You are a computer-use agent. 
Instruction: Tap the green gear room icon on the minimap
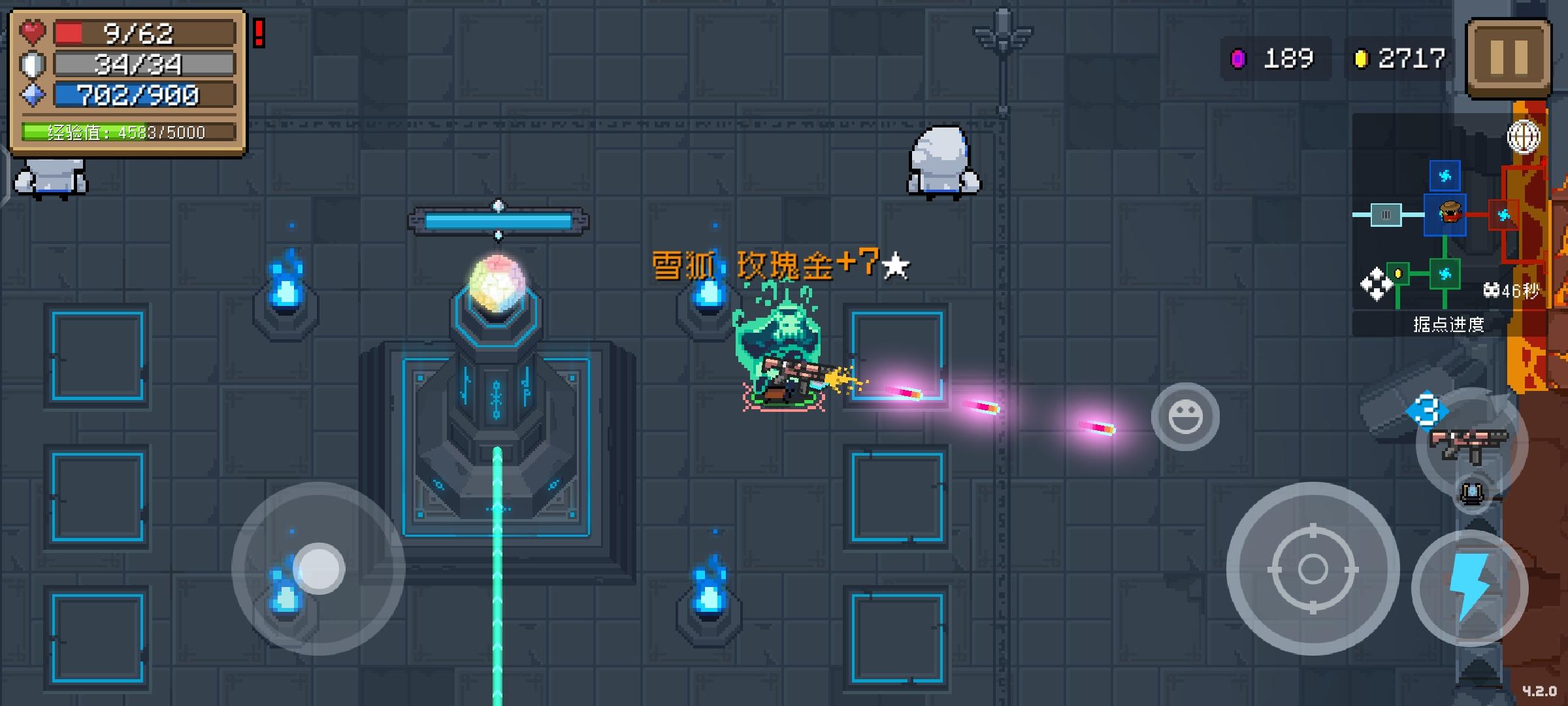click(x=1445, y=274)
